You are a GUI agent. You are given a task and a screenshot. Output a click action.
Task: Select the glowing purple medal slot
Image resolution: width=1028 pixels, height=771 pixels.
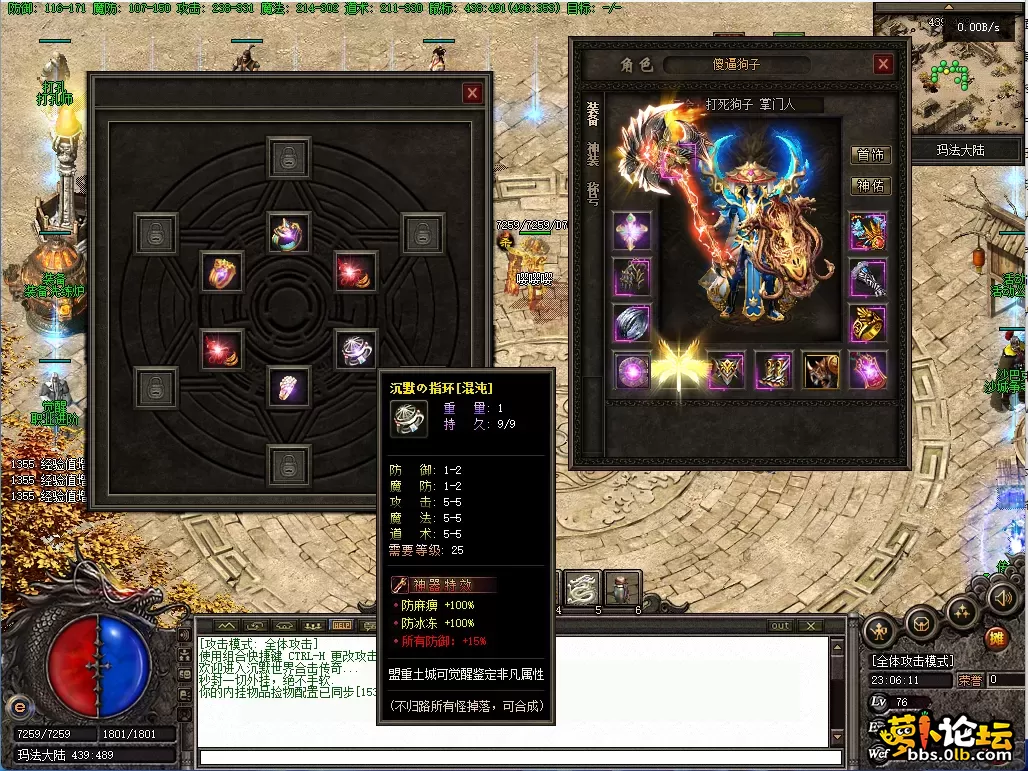click(x=632, y=369)
